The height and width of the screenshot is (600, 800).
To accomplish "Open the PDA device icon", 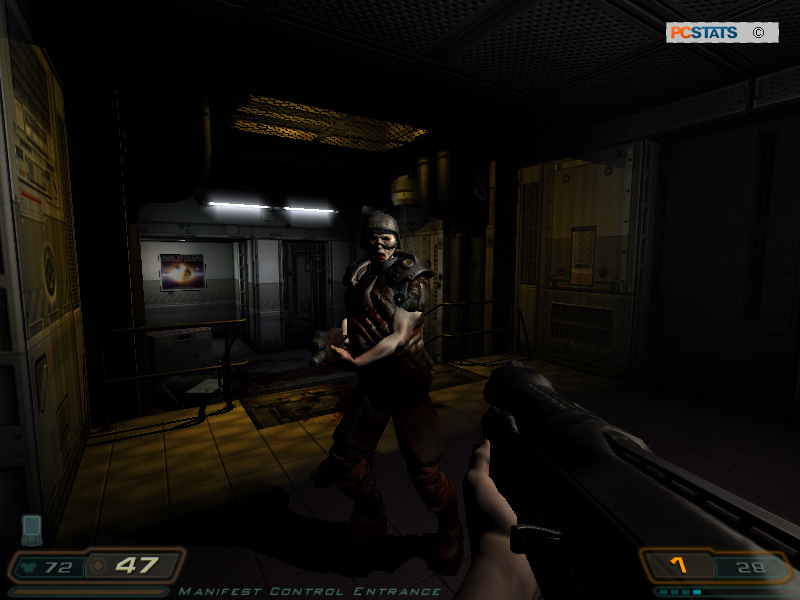I will [x=31, y=529].
